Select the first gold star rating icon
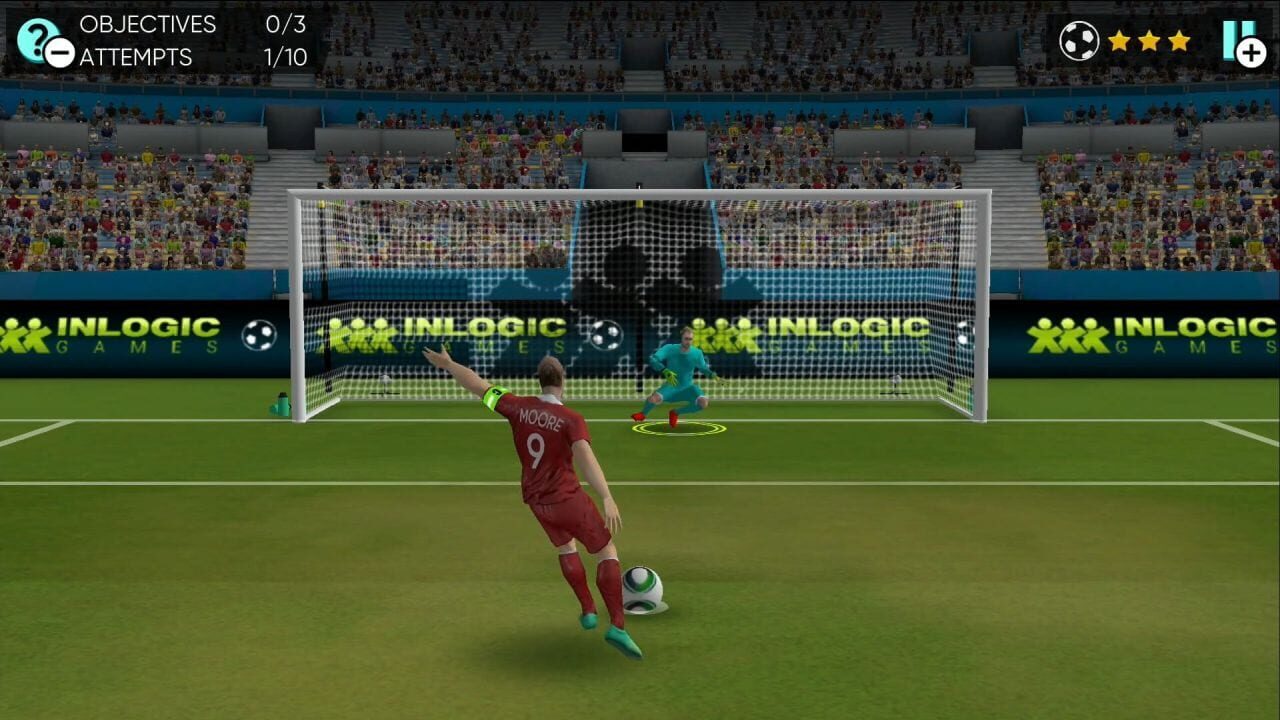Viewport: 1280px width, 720px height. click(x=1118, y=42)
